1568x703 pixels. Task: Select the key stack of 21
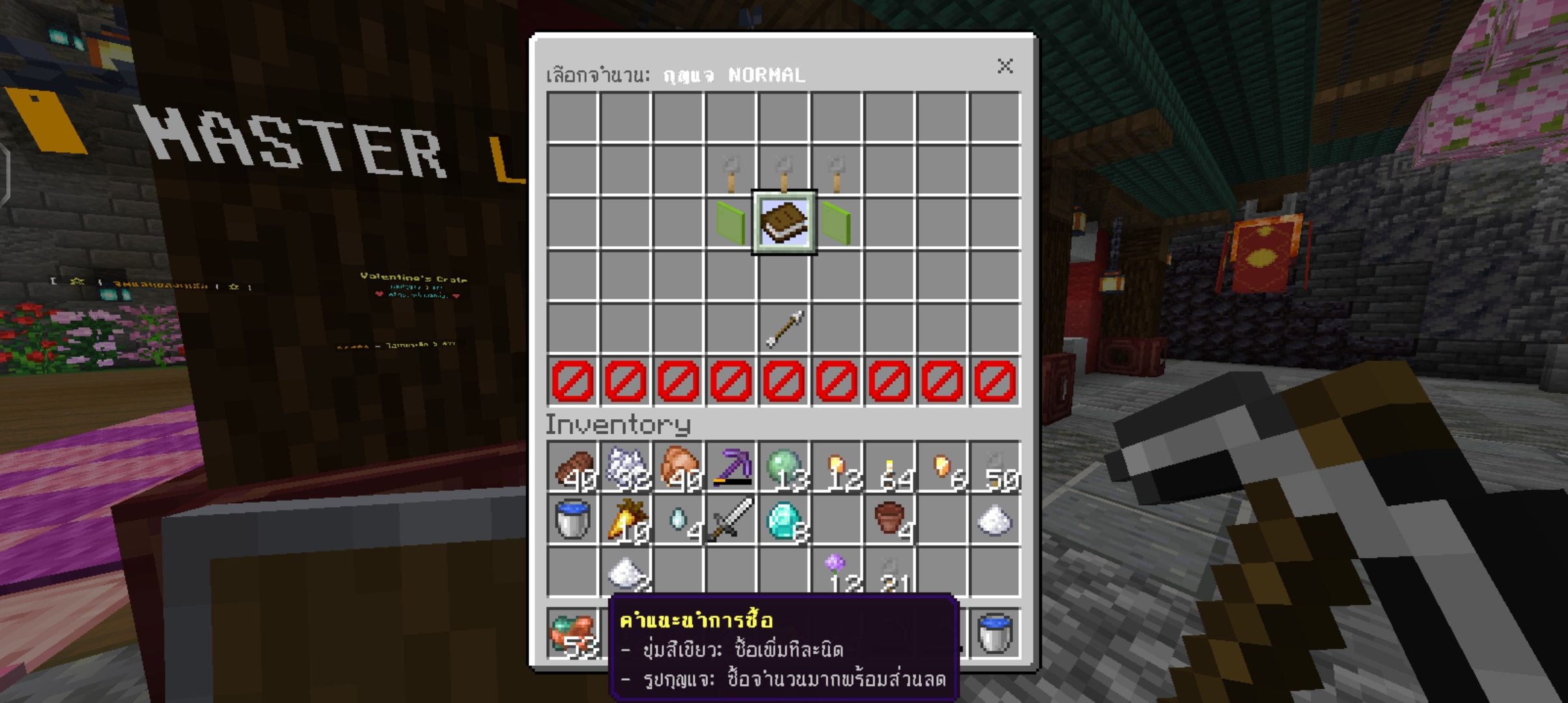[889, 572]
